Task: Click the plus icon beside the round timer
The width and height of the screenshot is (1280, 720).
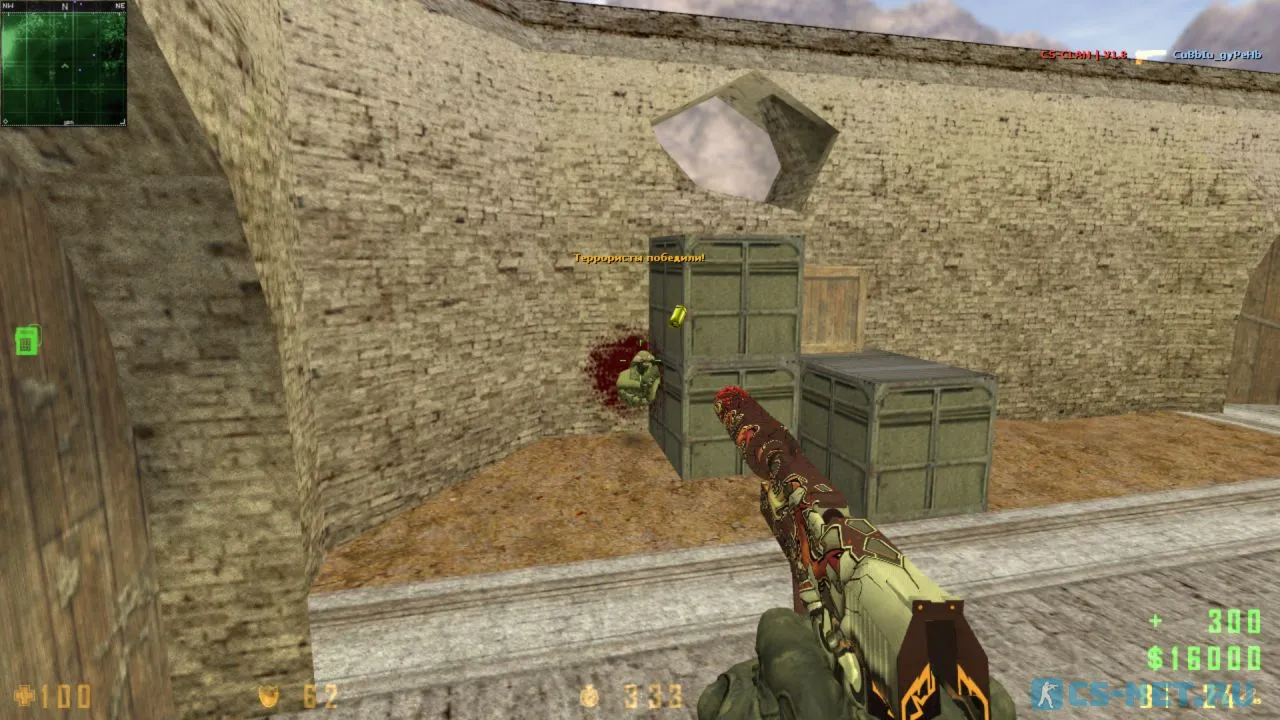Action: (x=1157, y=620)
